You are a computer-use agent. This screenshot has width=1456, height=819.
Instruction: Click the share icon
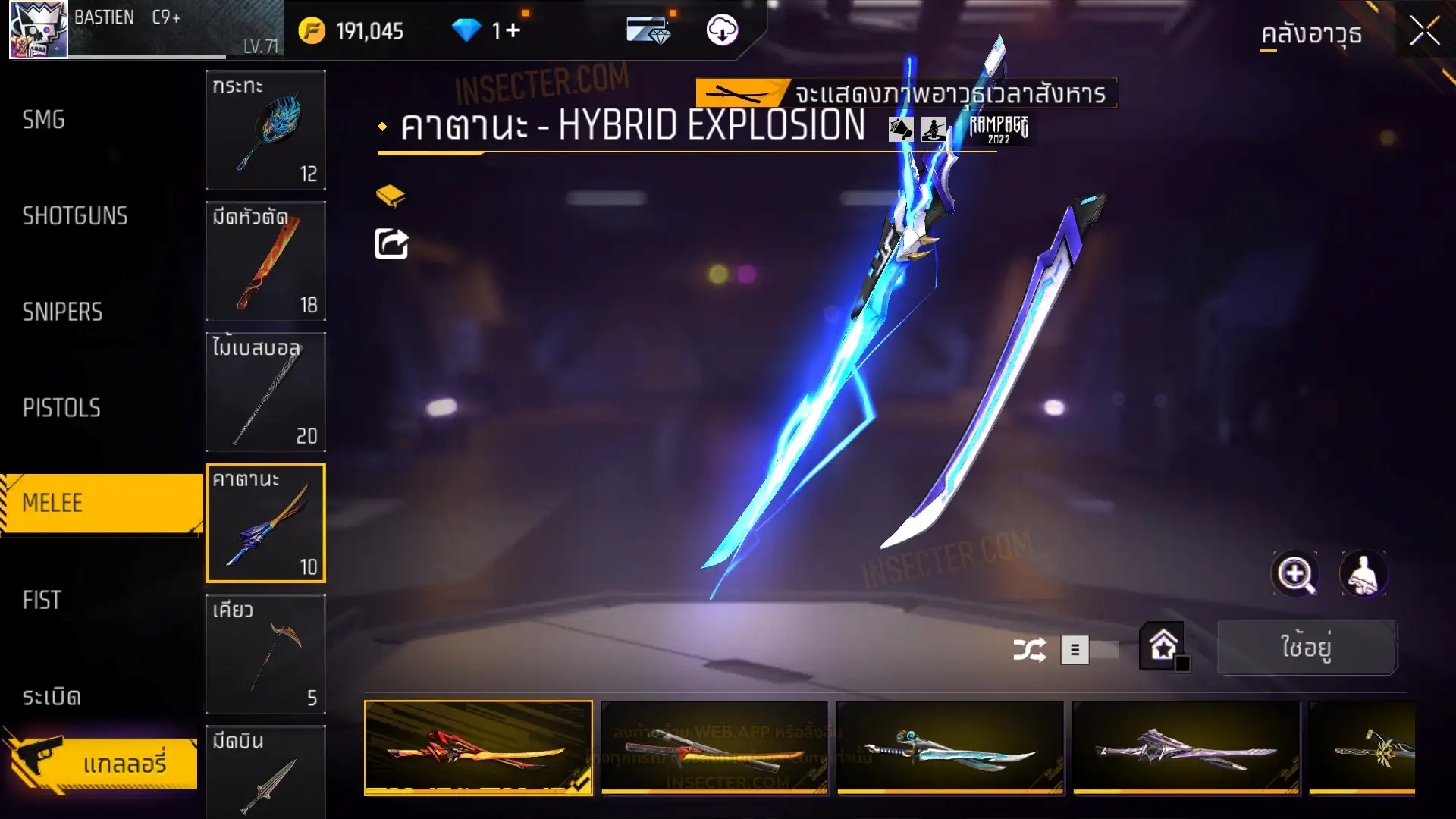391,244
